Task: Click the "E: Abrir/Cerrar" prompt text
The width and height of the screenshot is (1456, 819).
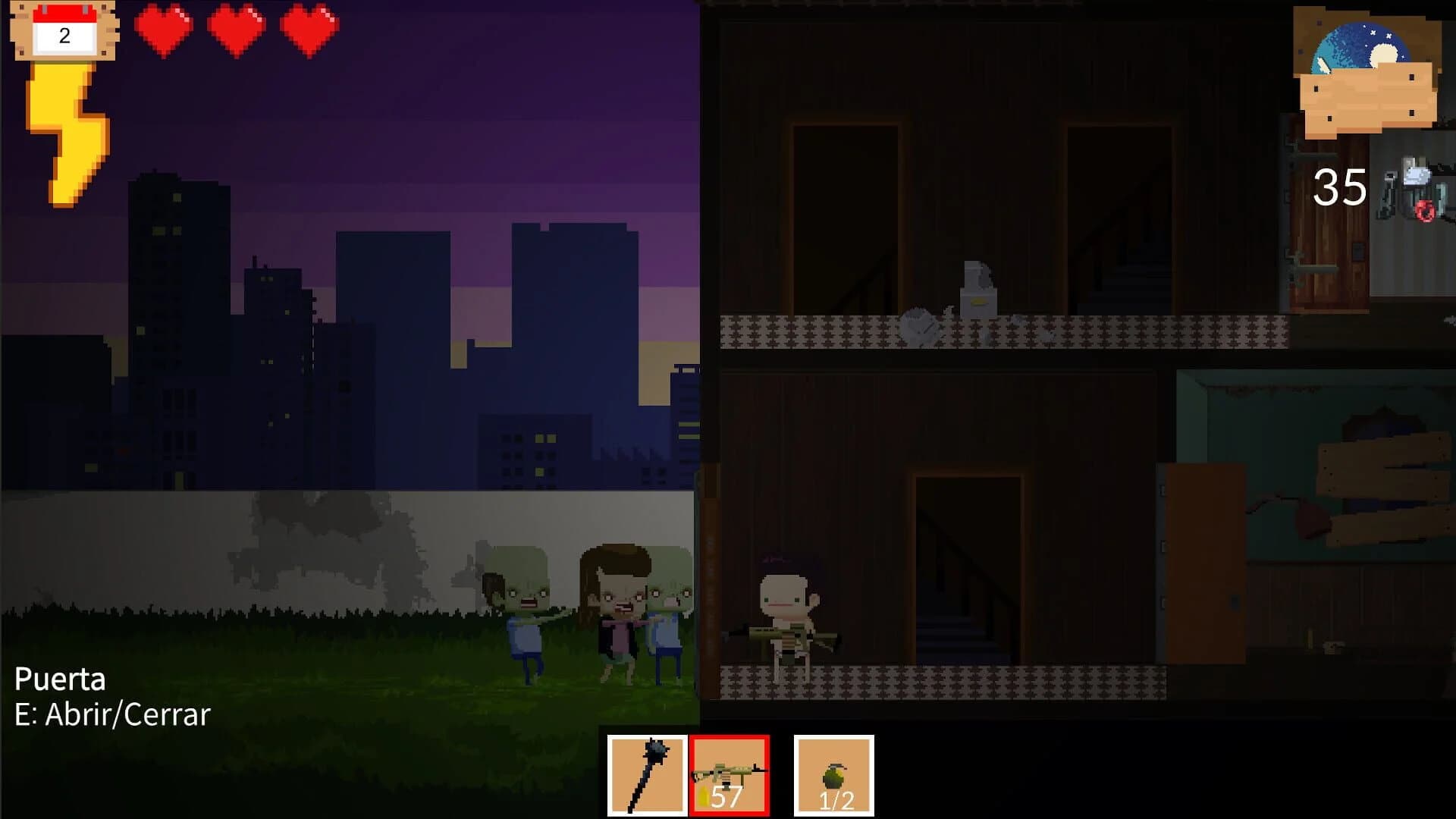Action: coord(114,715)
